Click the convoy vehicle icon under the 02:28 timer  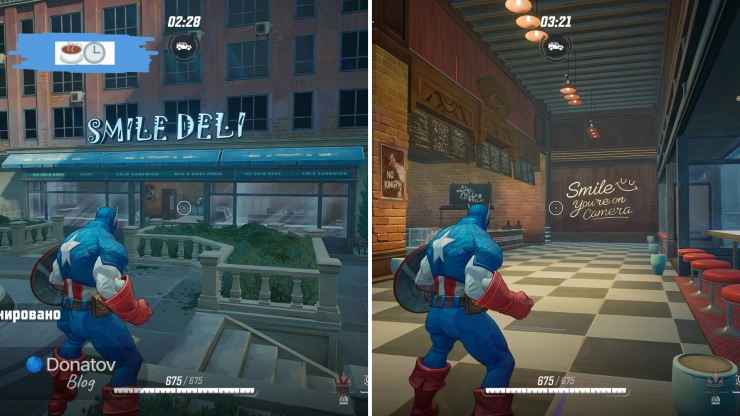tap(183, 45)
